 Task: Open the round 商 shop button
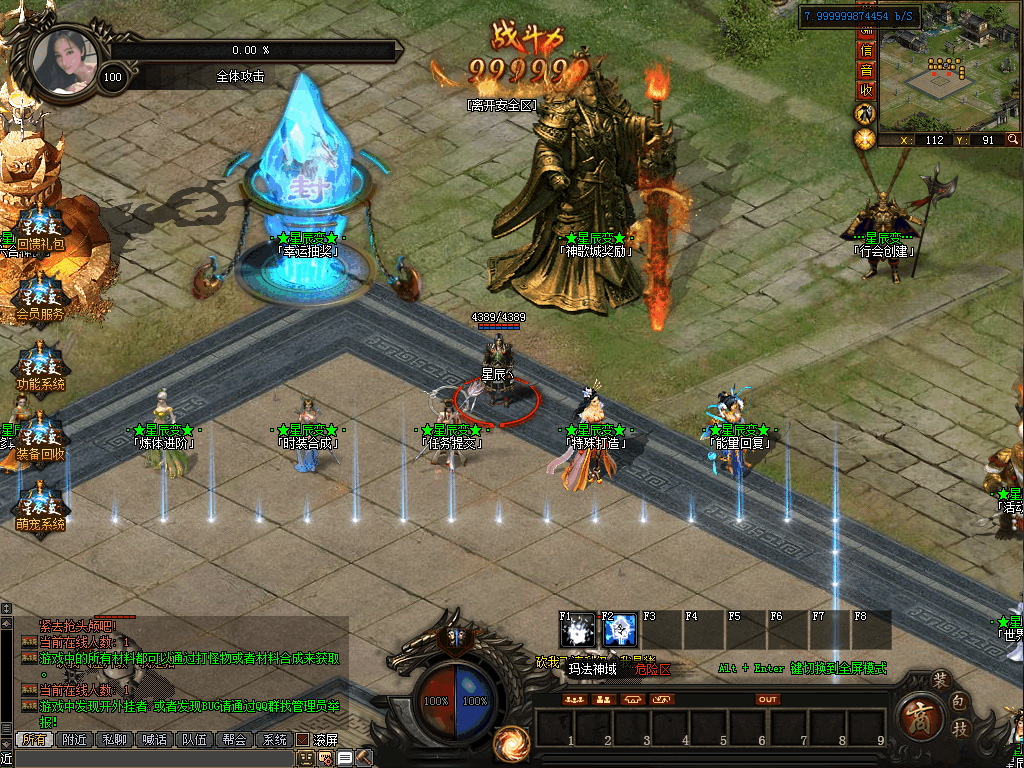click(919, 717)
